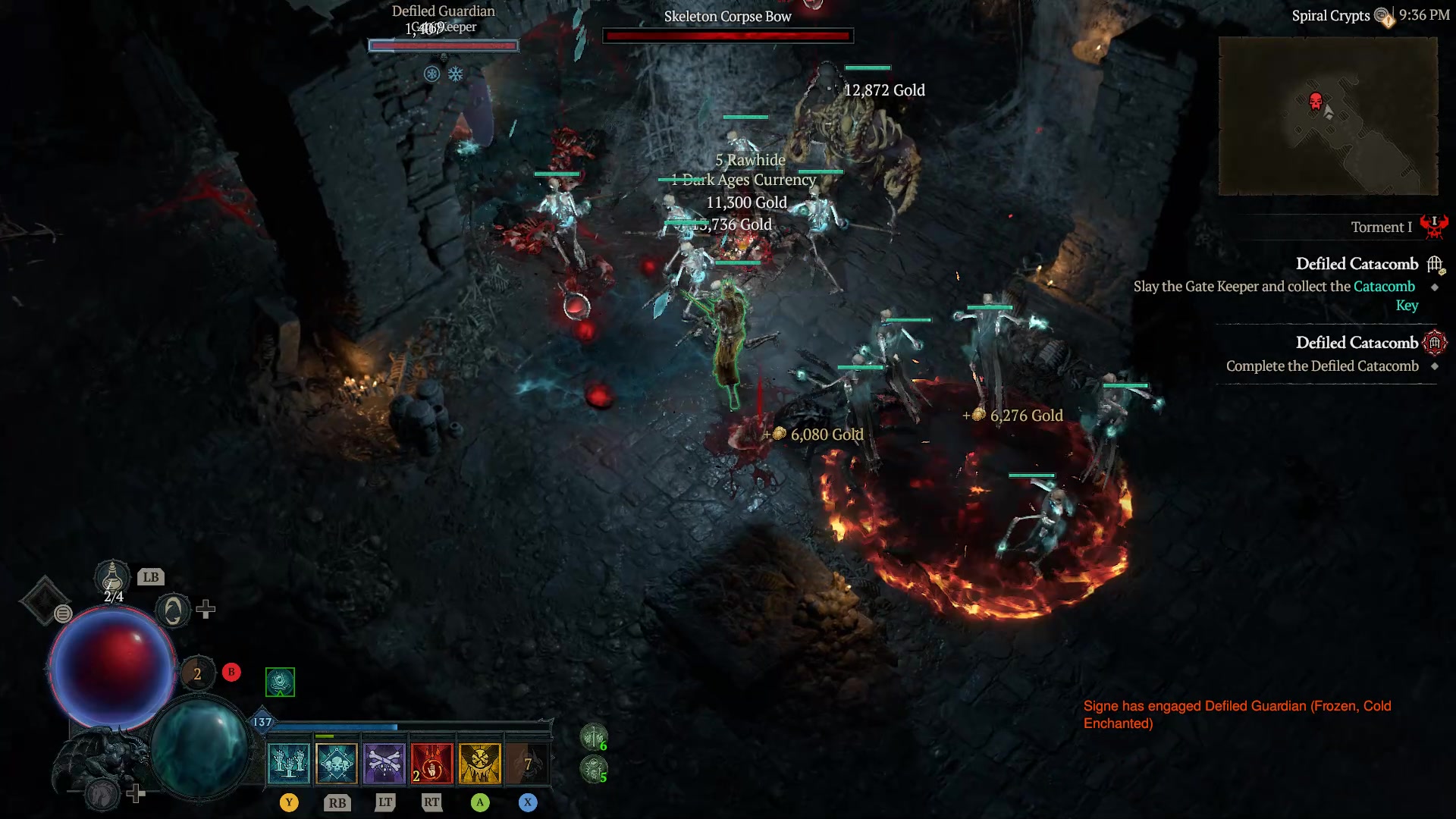
Task: Activate the skull skill bound to RB
Action: click(x=337, y=764)
